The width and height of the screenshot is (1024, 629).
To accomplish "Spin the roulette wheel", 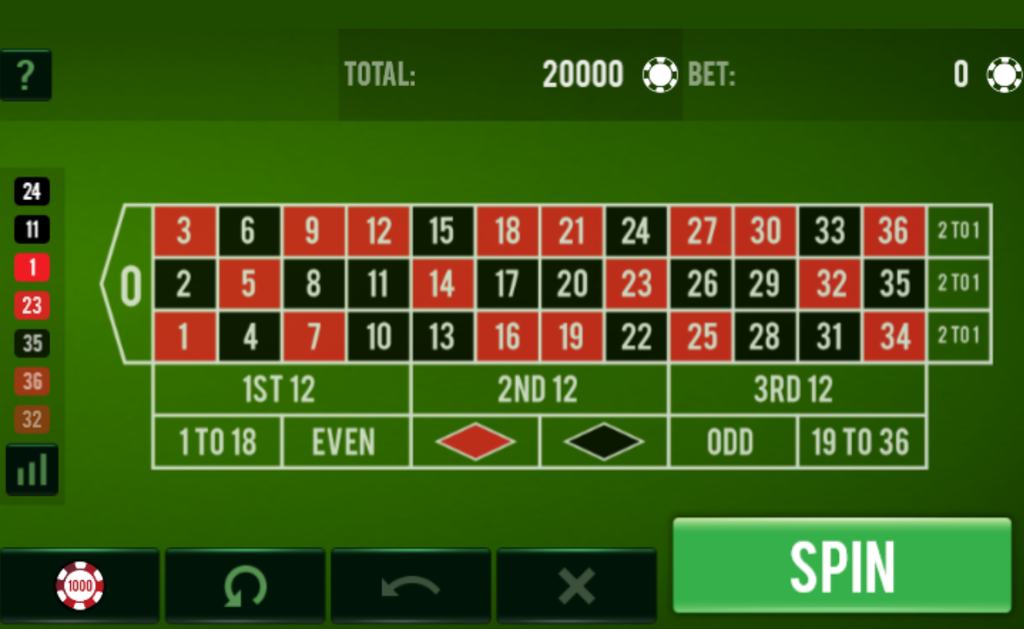I will pos(841,565).
